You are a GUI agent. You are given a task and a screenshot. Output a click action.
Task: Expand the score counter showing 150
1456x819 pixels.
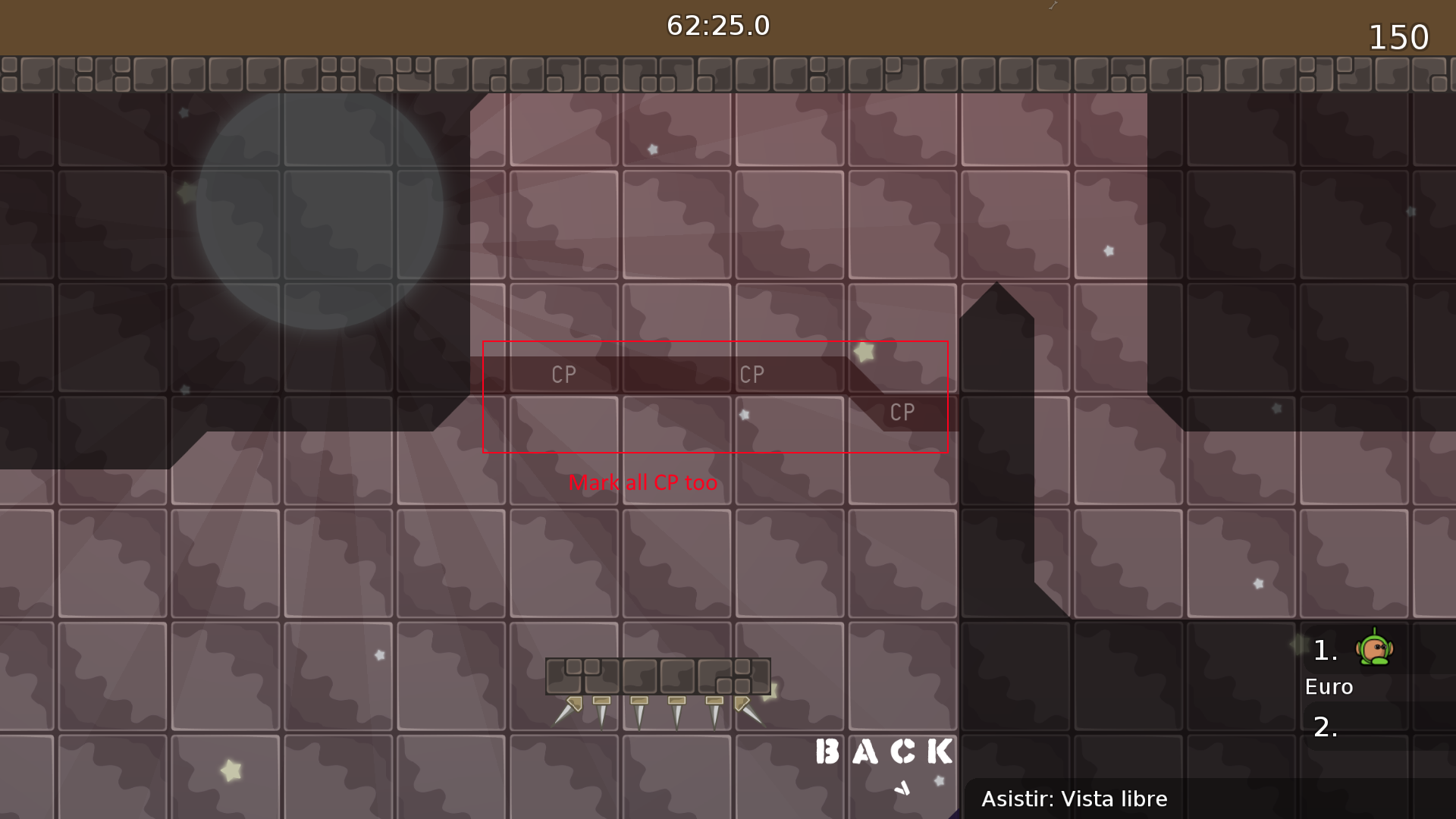1398,37
